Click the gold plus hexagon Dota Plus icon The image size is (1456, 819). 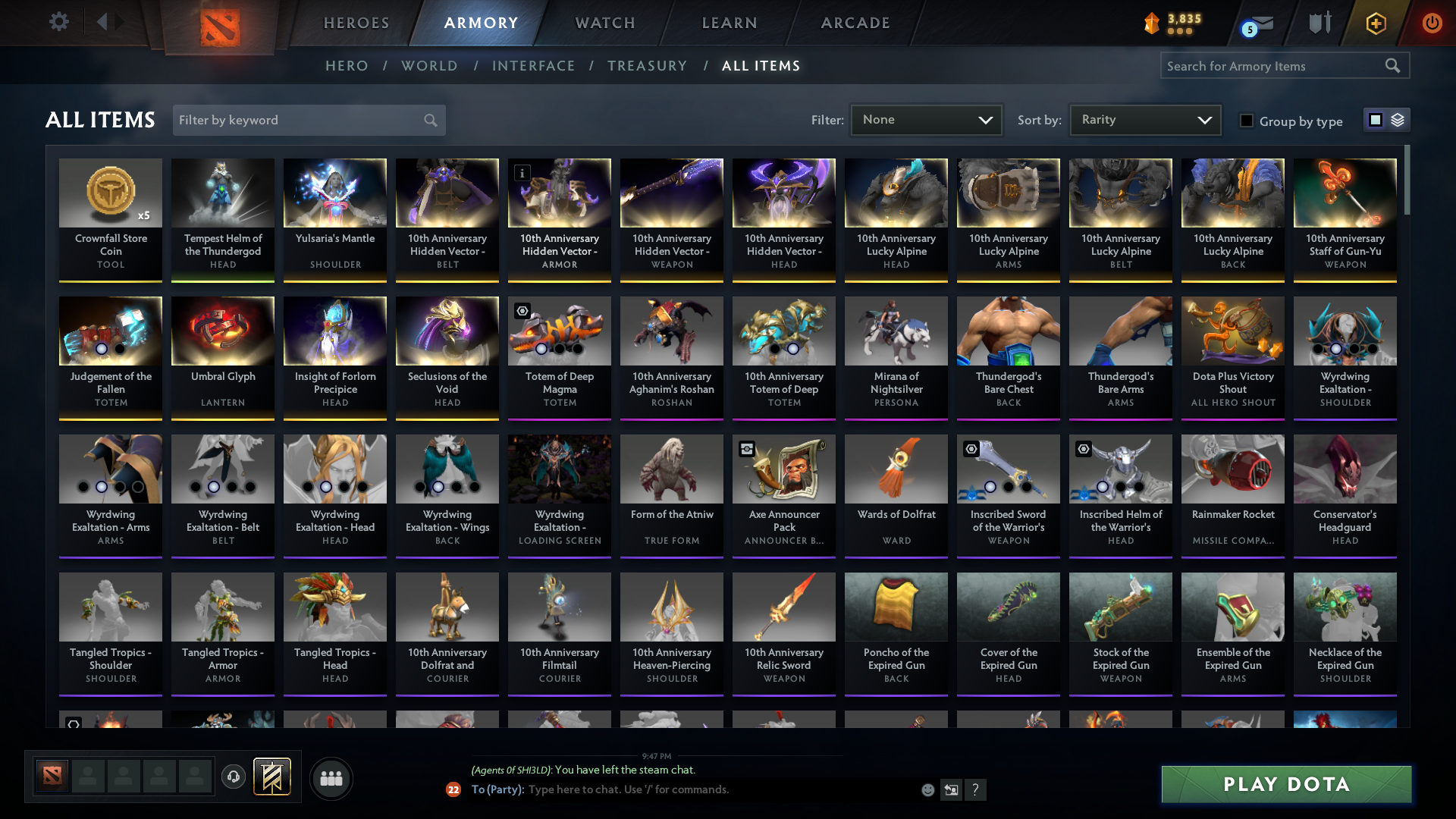[1376, 23]
